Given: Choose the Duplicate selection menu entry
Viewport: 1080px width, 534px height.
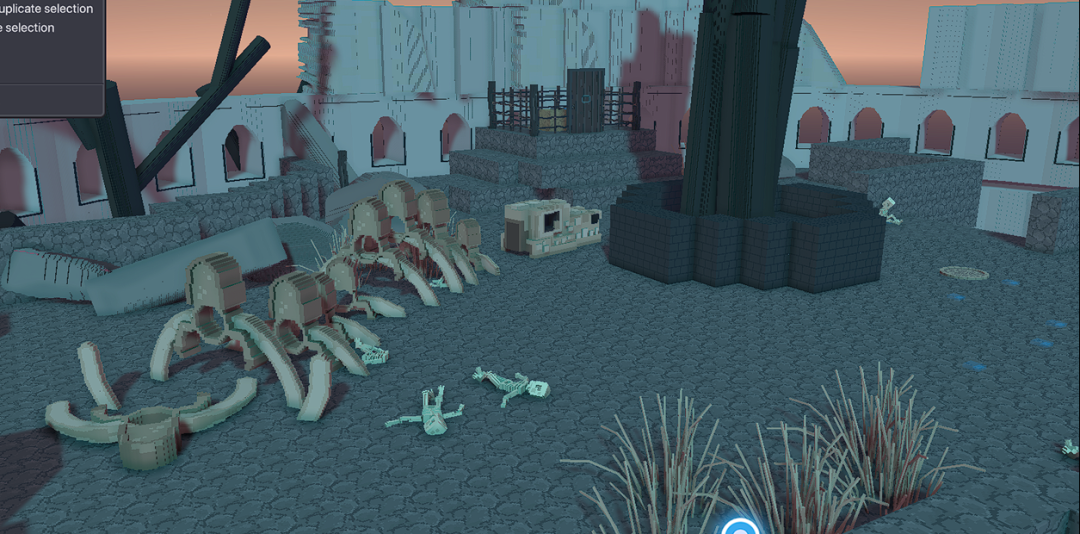Looking at the screenshot, I should point(47,9).
